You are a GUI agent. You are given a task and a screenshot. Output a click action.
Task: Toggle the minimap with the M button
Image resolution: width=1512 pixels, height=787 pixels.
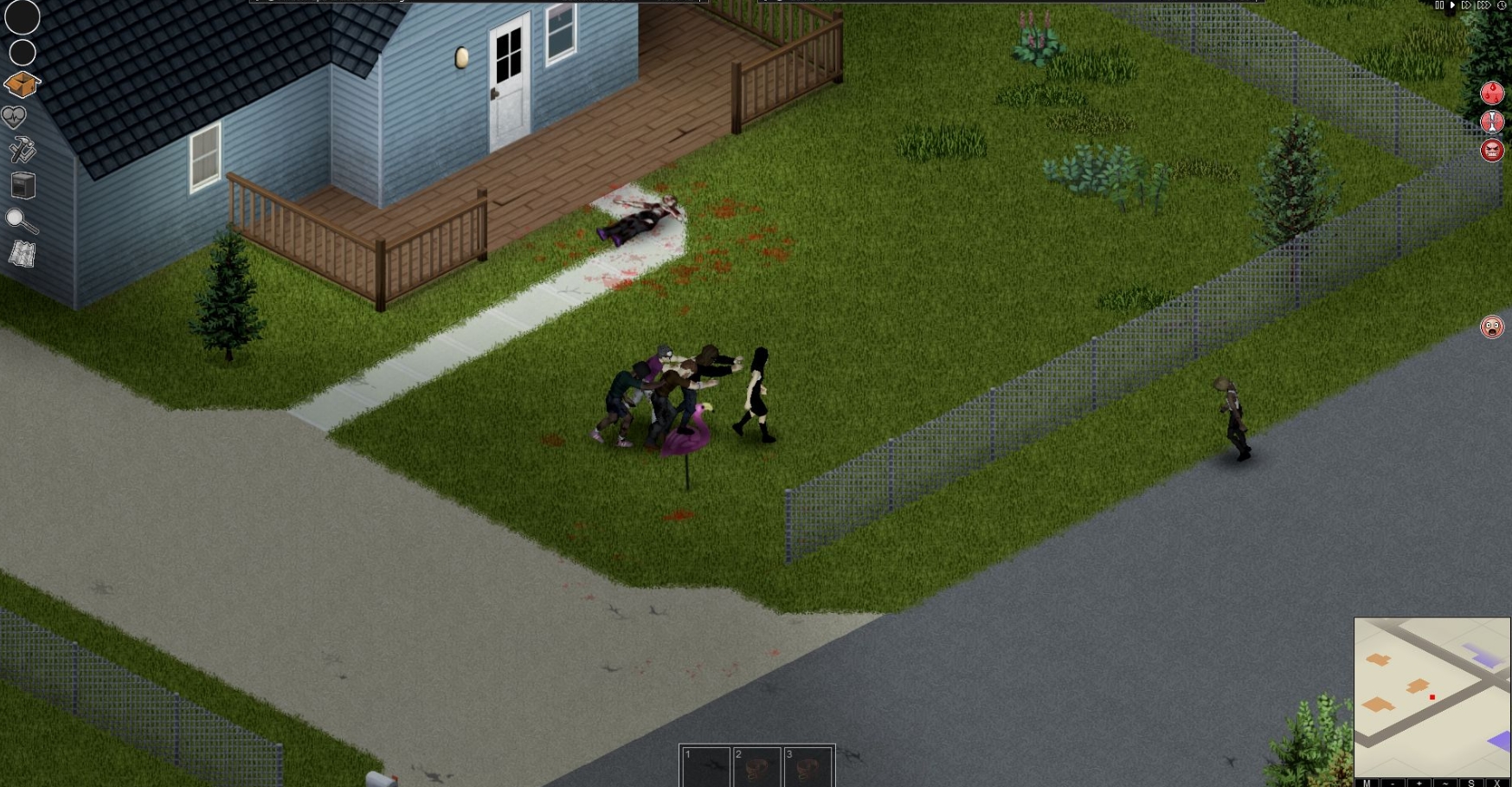(x=1367, y=782)
